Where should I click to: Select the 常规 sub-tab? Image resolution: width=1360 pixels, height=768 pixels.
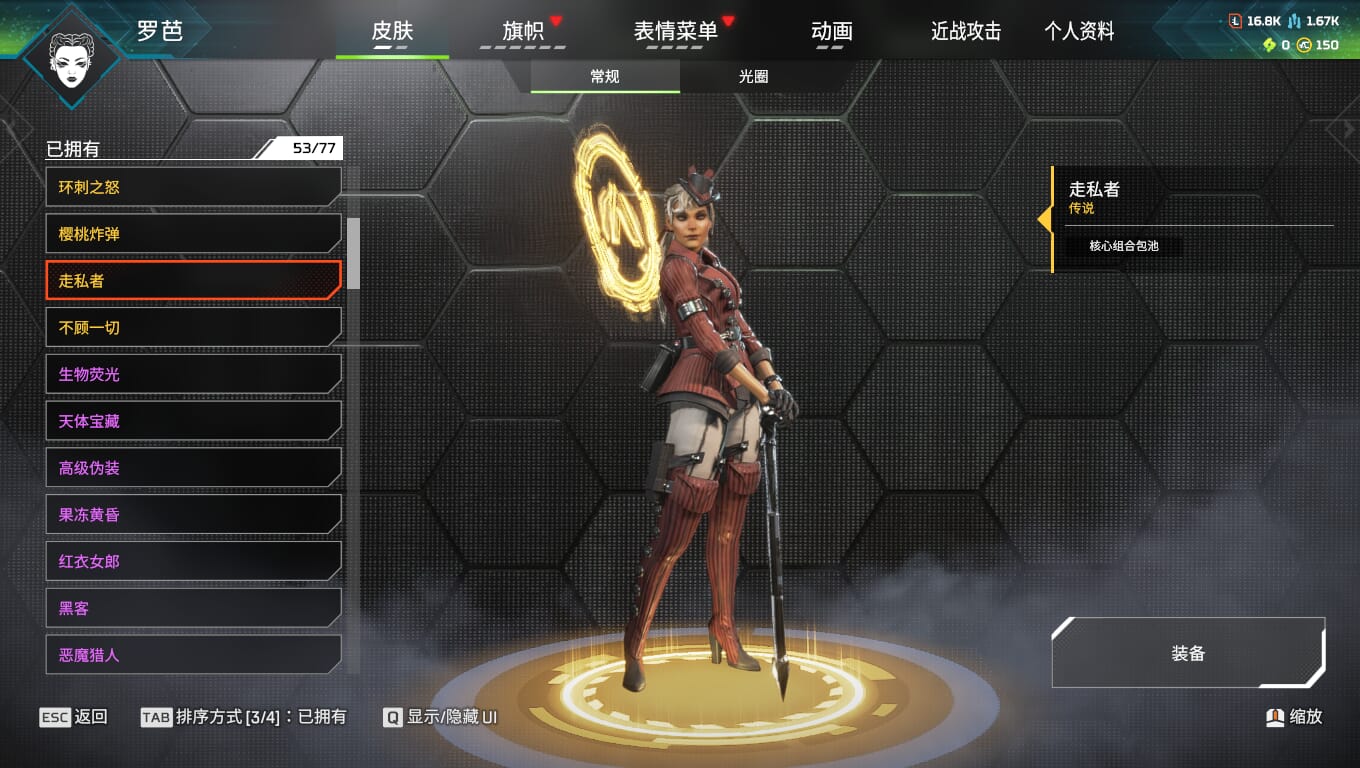click(605, 77)
